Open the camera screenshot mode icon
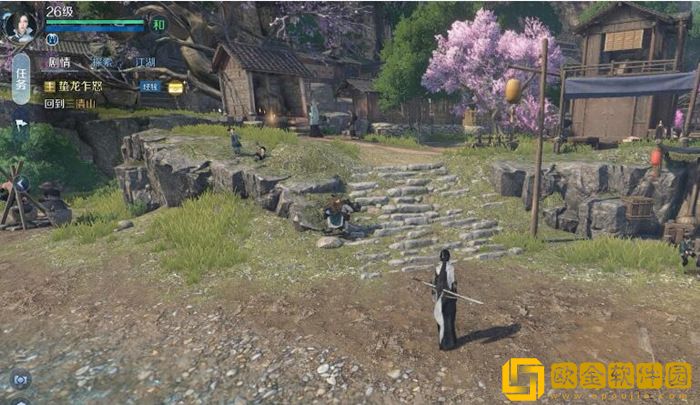The height and width of the screenshot is (405, 700). 19,380
